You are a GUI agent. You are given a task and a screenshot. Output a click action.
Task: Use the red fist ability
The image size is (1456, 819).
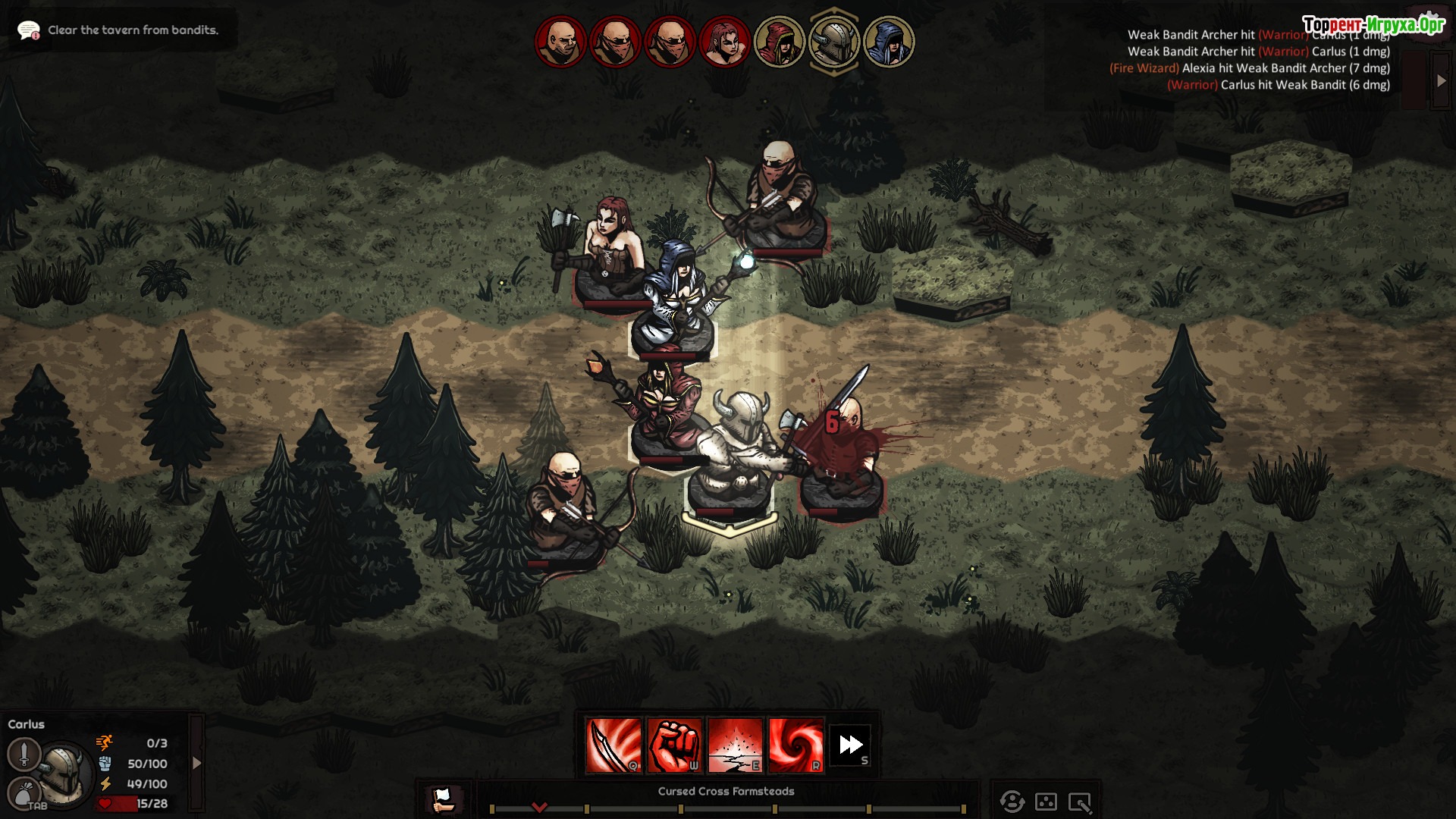click(x=674, y=745)
